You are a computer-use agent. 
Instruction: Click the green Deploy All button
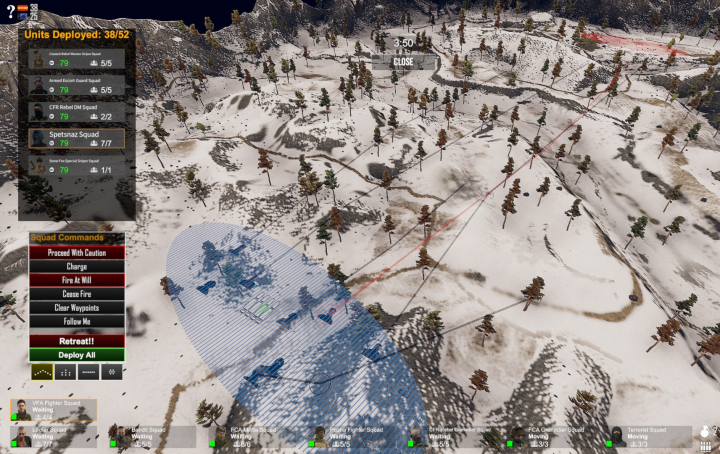point(76,355)
